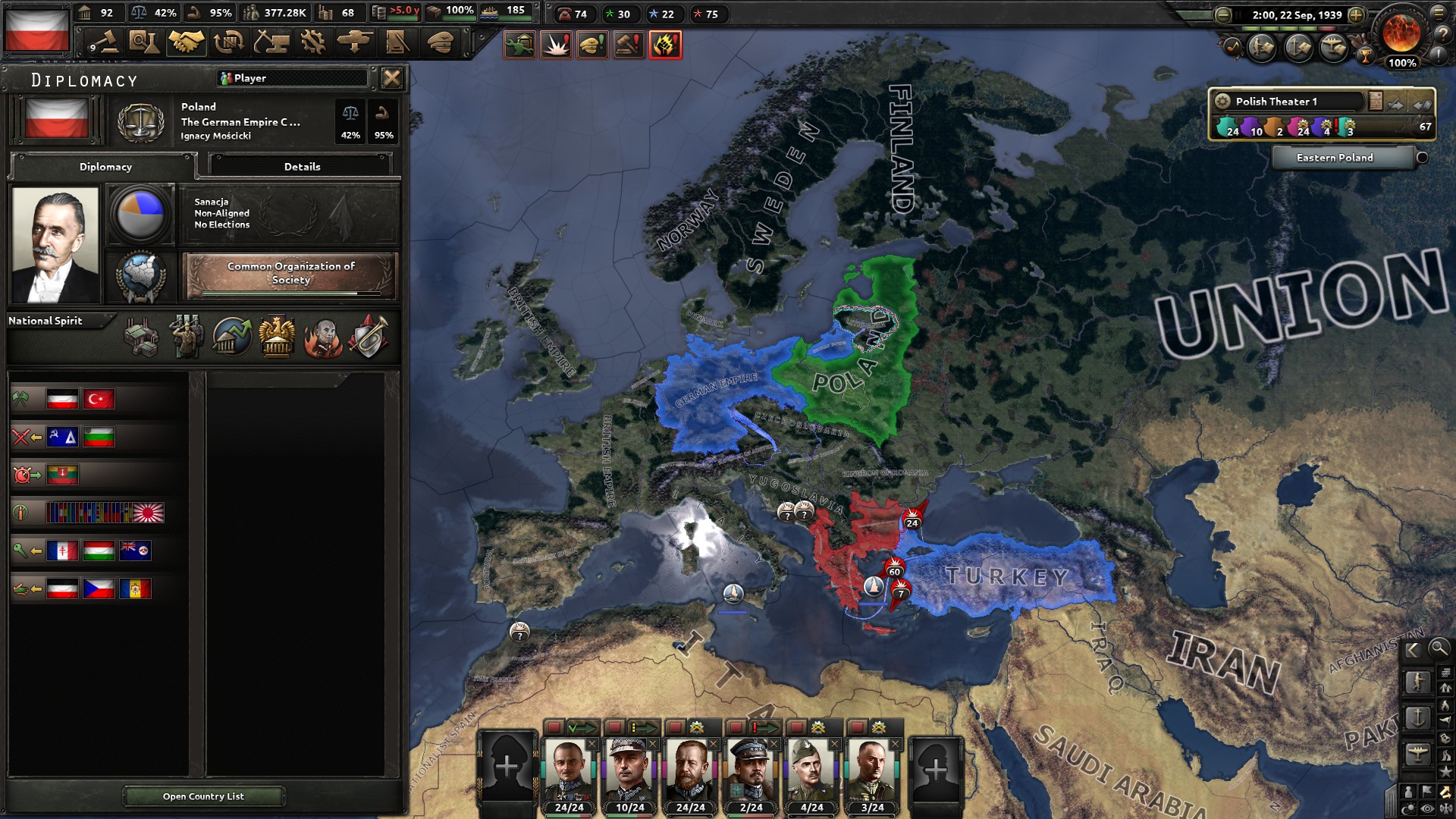
Task: Click the Common Organization of Society focus
Action: click(291, 275)
